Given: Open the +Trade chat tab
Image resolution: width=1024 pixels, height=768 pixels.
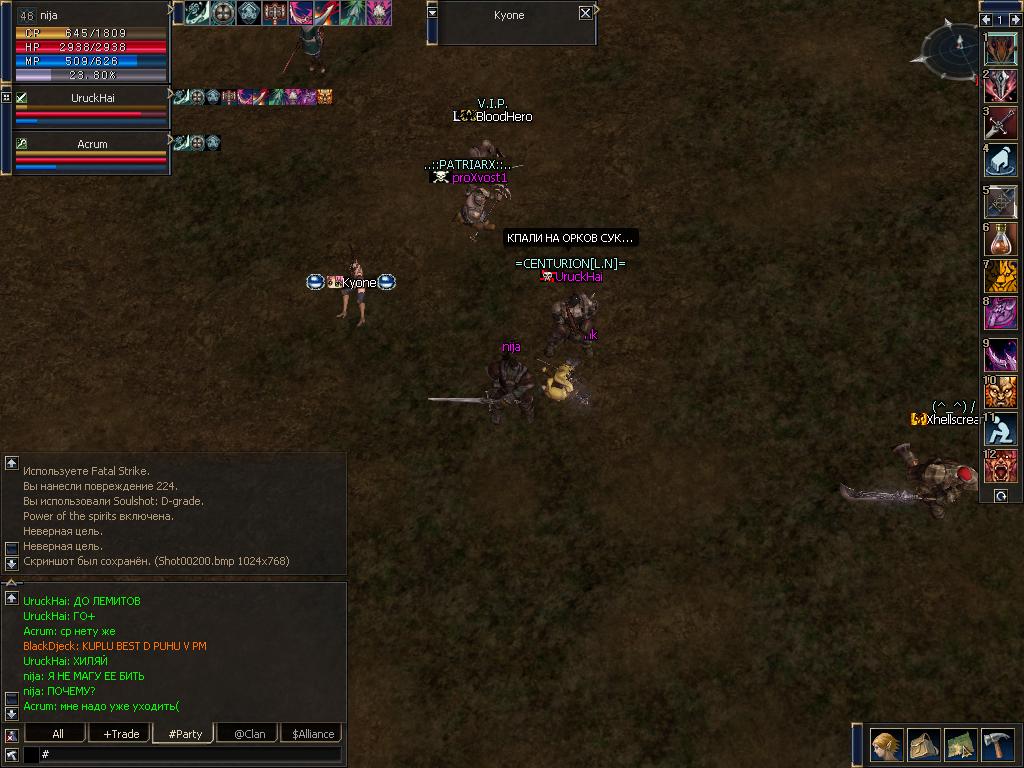Looking at the screenshot, I should [120, 733].
